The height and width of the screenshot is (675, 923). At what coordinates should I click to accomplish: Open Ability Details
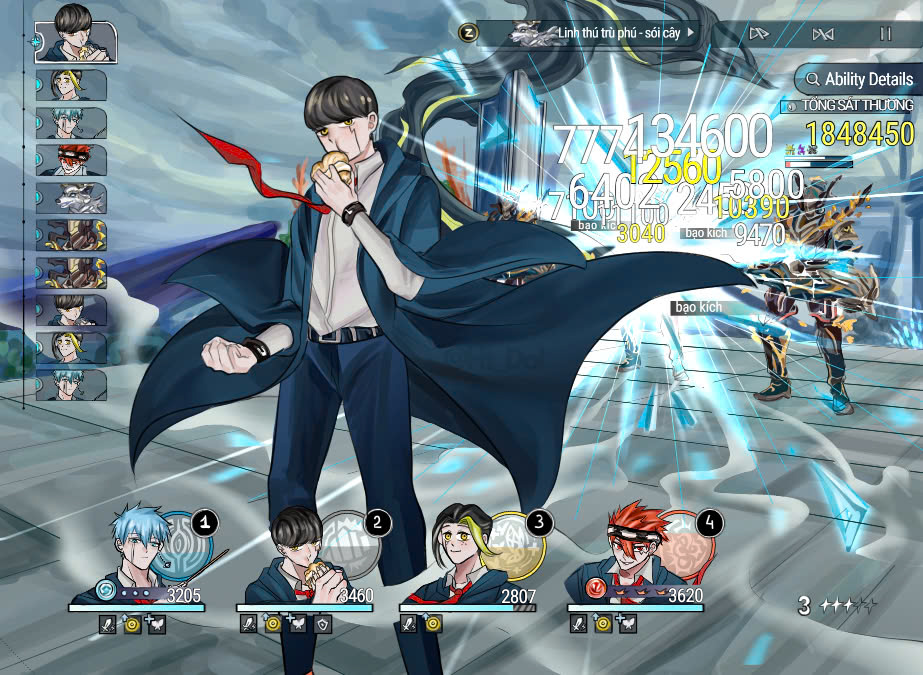pyautogui.click(x=857, y=79)
